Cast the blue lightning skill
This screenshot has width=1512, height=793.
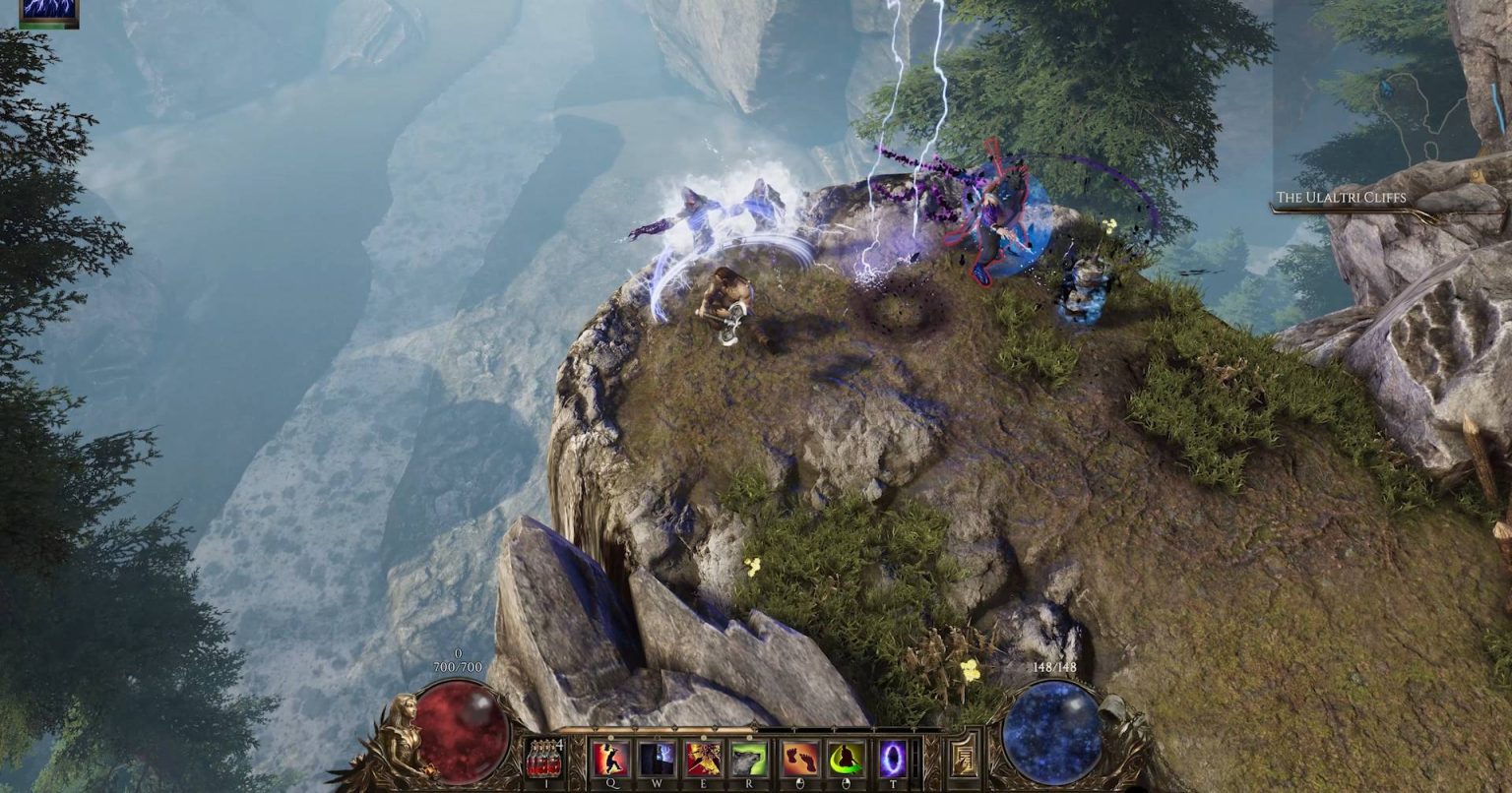pos(658,760)
